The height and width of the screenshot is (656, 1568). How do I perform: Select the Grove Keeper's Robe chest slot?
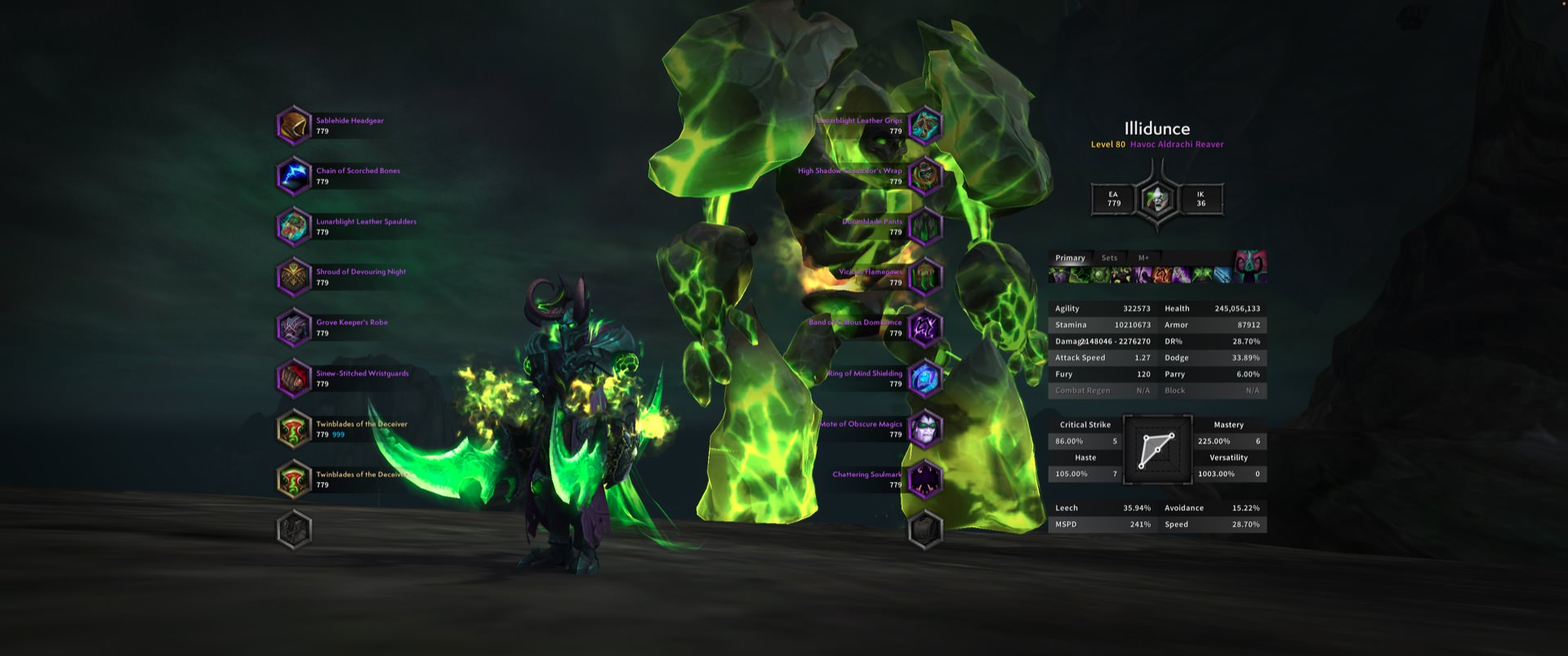[294, 328]
